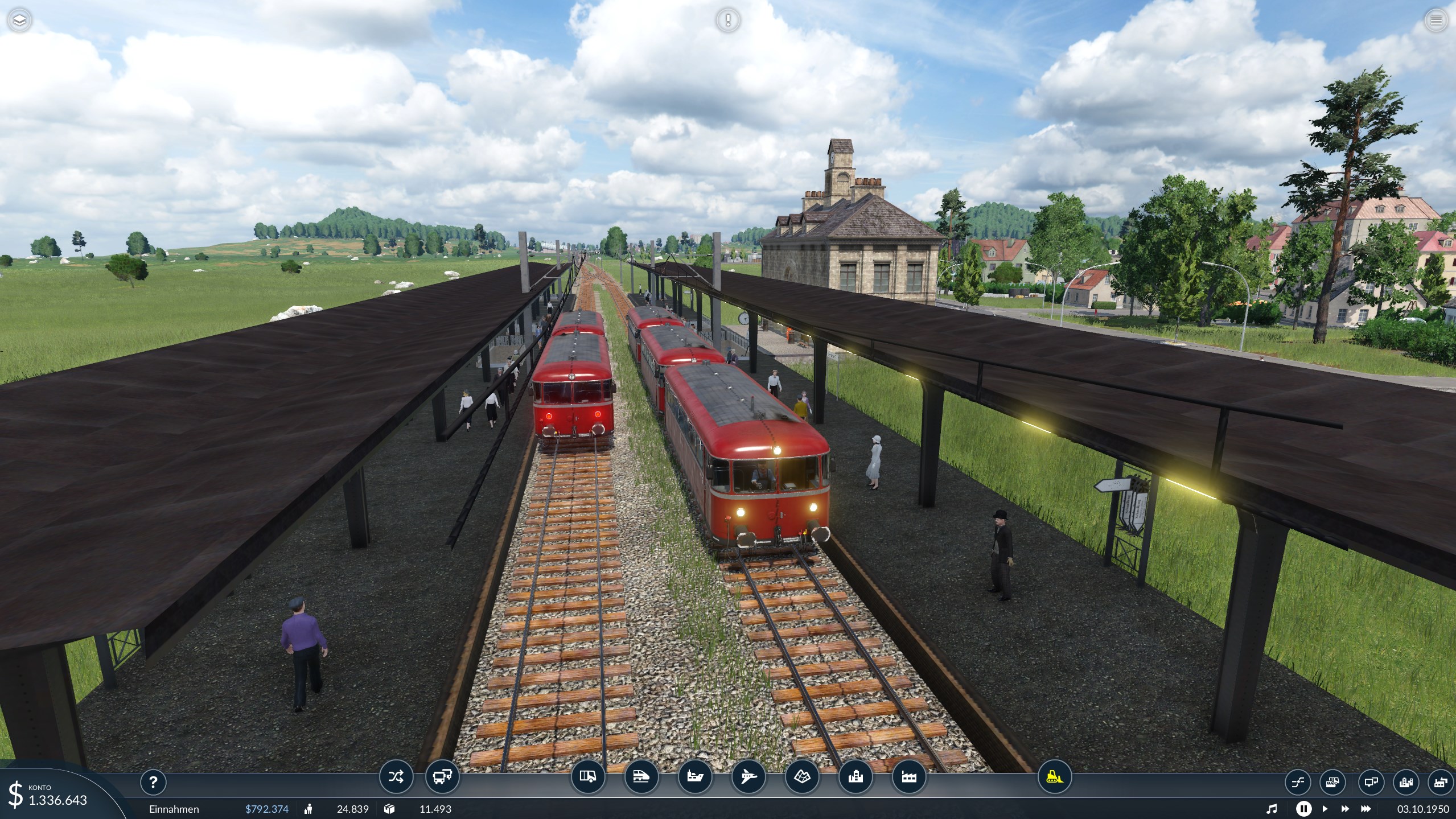Open the industry construction icon
The height and width of the screenshot is (819, 1456).
[911, 777]
